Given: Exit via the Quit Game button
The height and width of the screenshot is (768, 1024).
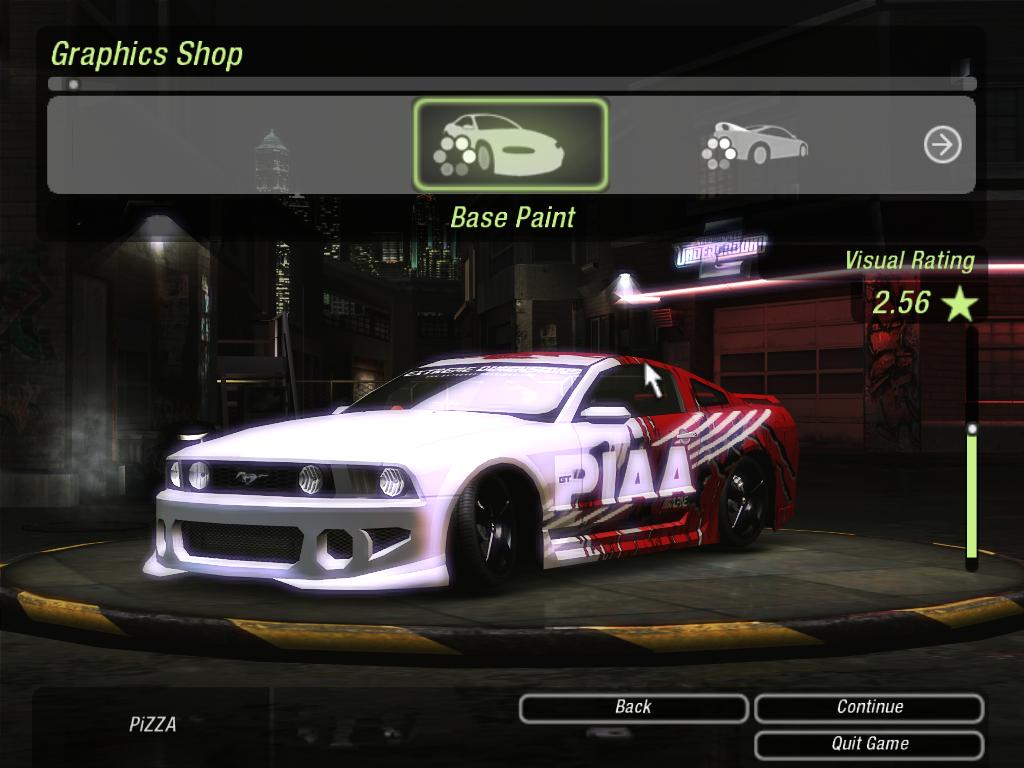Looking at the screenshot, I should 869,744.
